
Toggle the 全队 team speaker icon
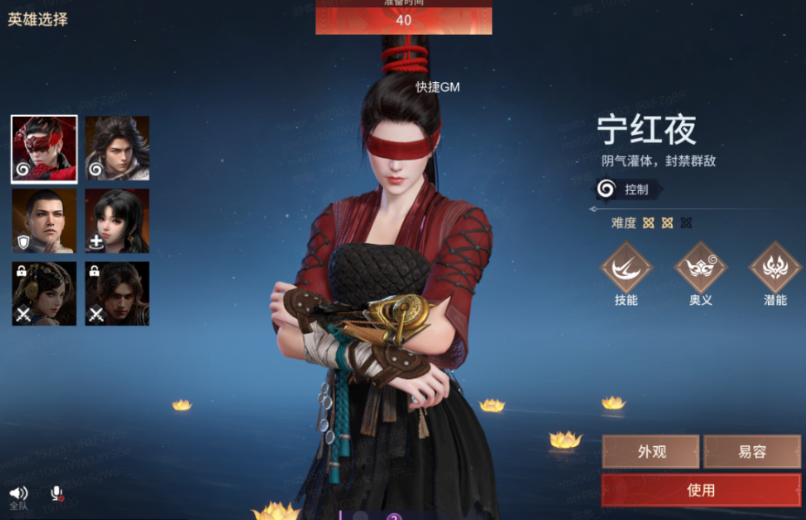coord(18,494)
